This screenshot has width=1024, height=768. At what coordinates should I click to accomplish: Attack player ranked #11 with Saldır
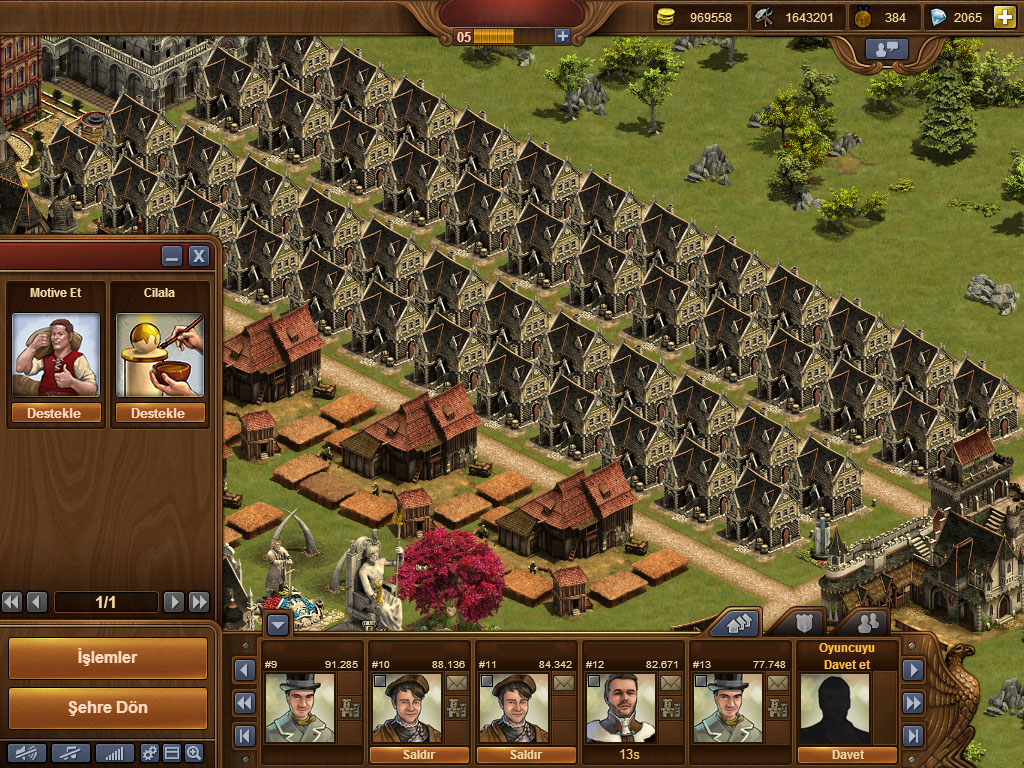coord(526,755)
